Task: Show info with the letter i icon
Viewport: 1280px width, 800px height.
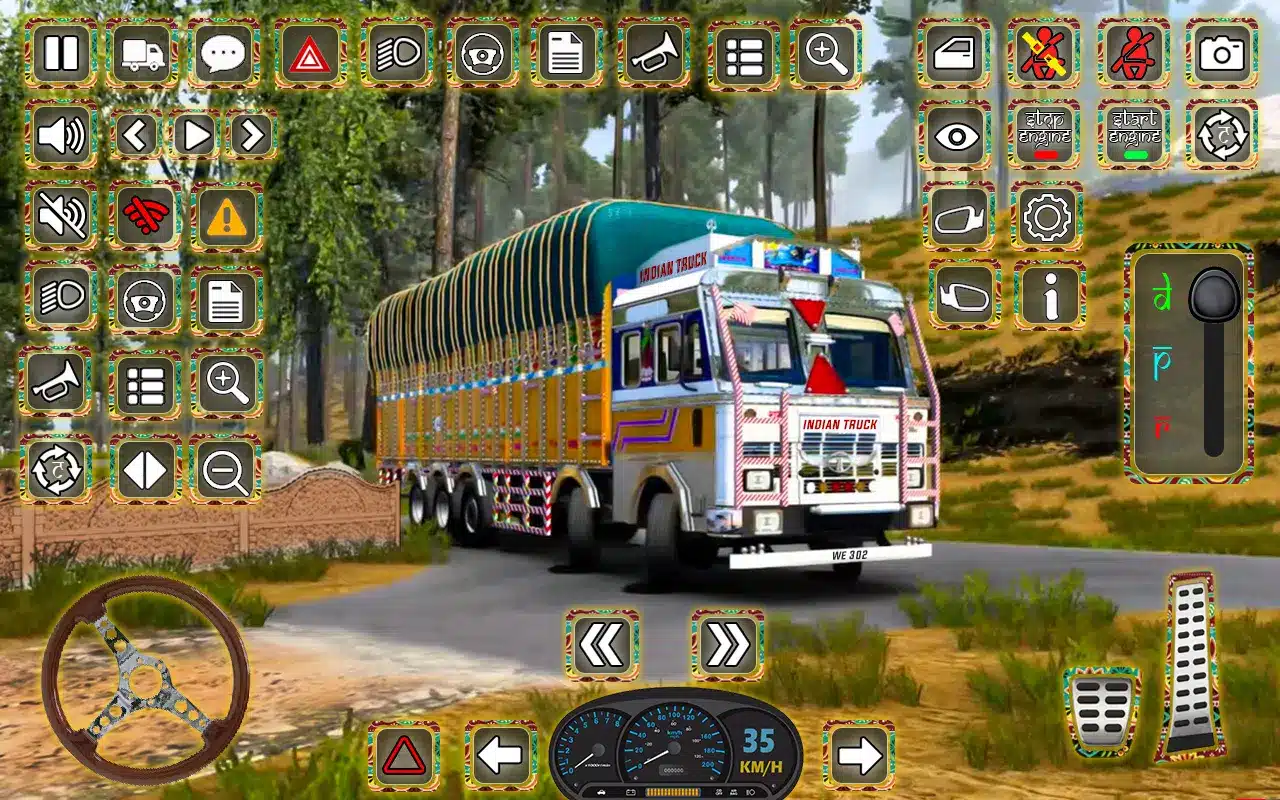Action: tap(1049, 296)
